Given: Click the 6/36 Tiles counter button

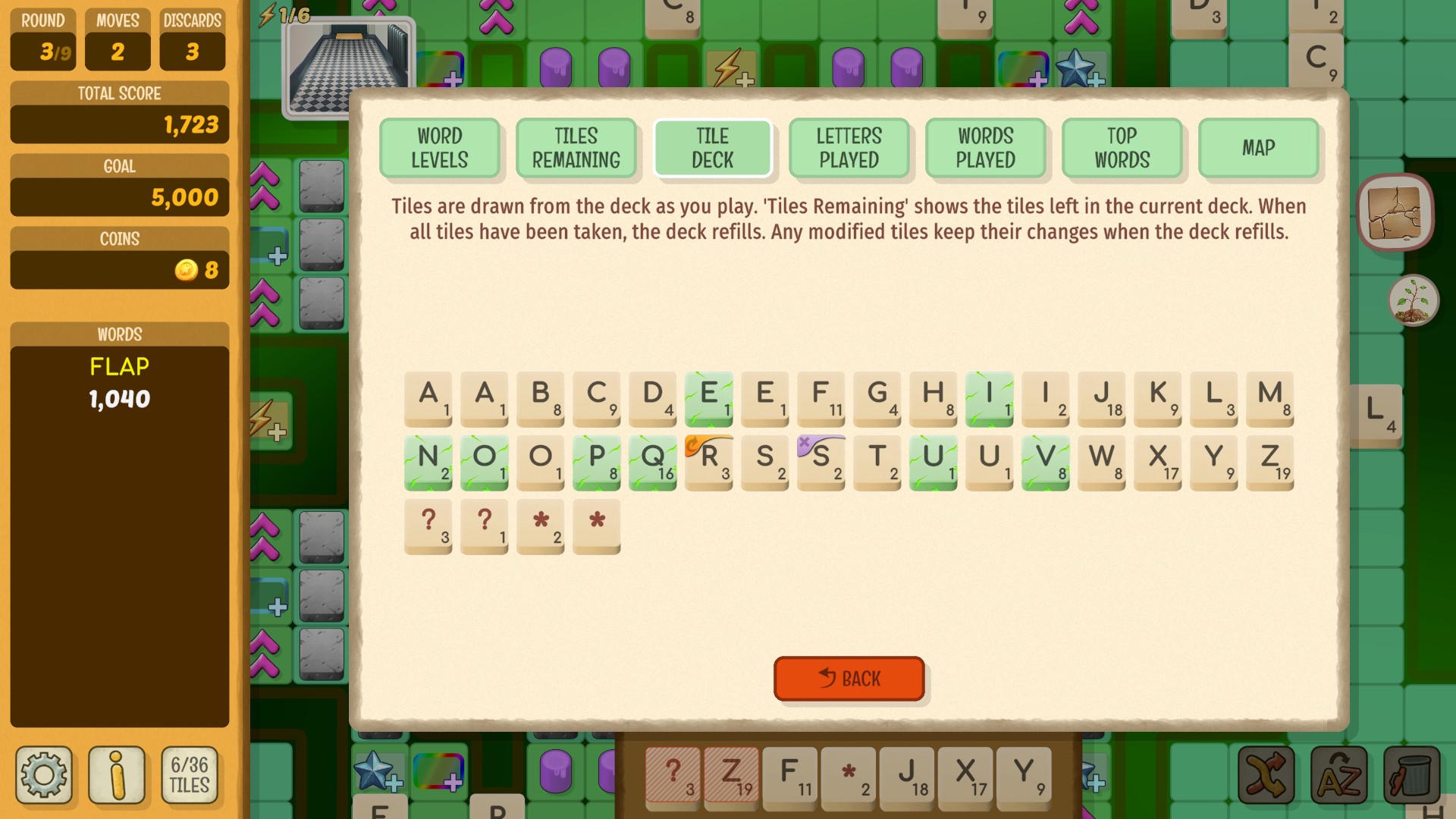Looking at the screenshot, I should tap(190, 775).
